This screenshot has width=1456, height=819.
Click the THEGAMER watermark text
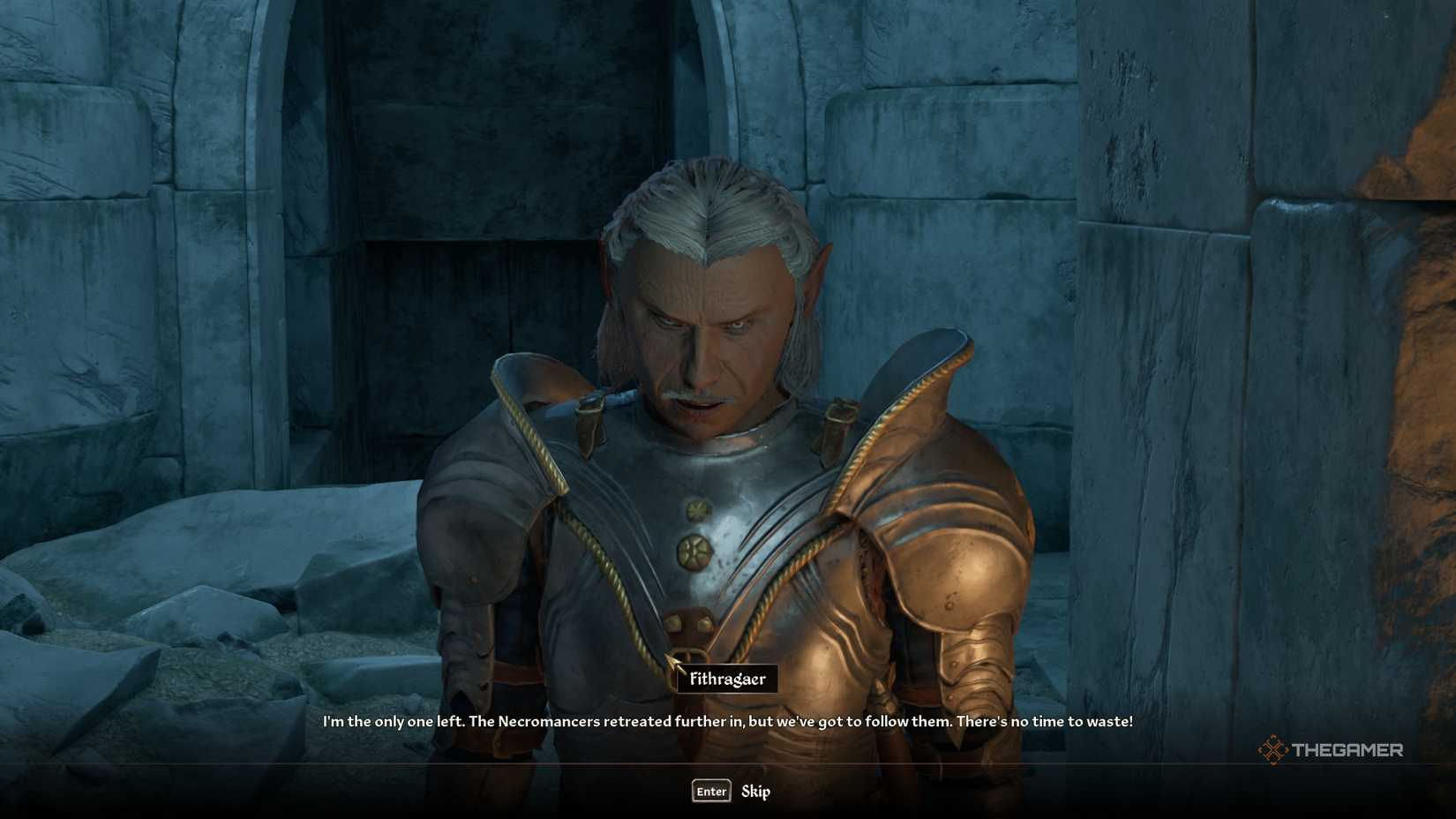(1348, 751)
